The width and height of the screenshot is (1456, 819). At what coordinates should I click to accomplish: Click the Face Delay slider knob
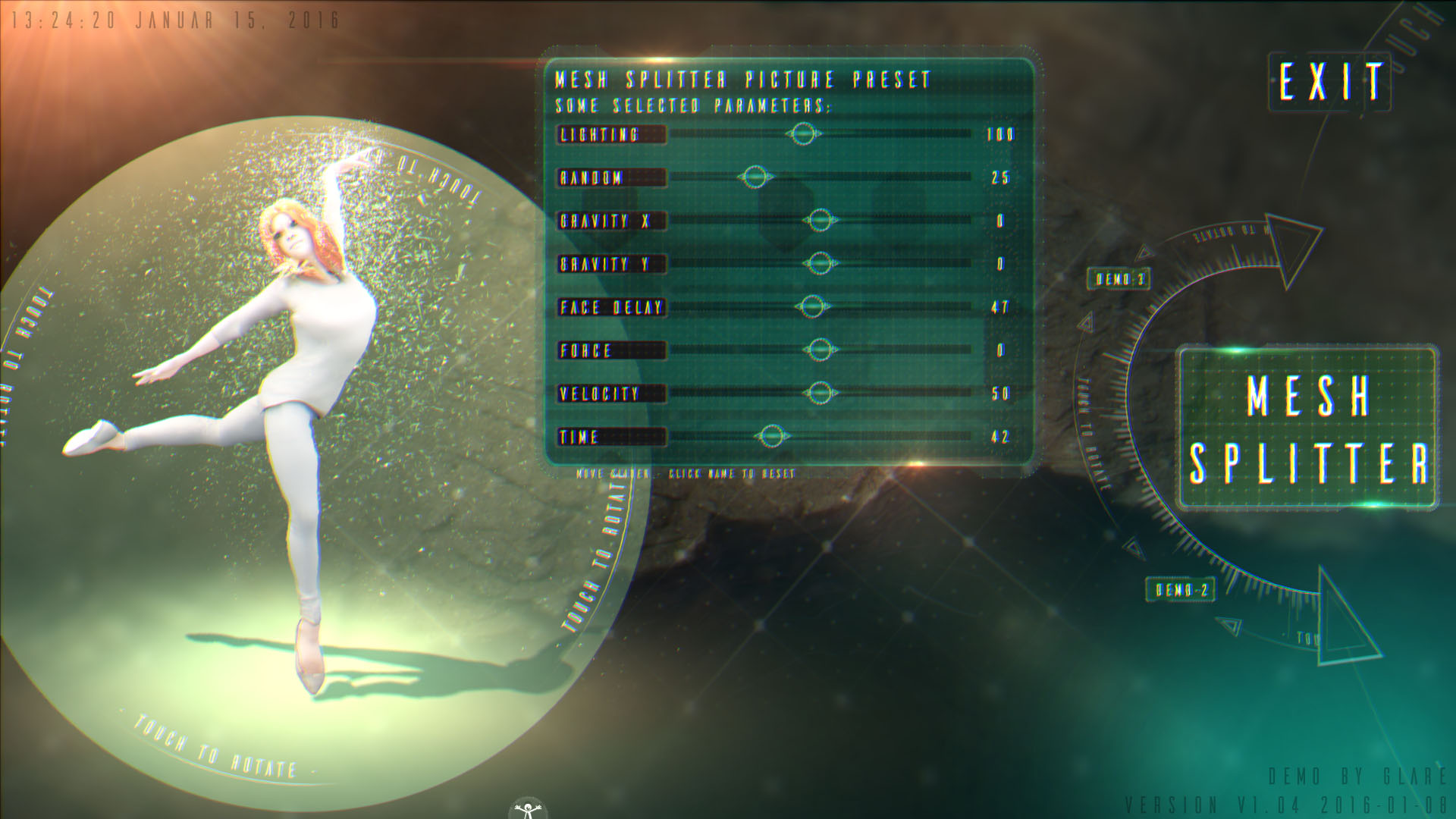[x=812, y=308]
